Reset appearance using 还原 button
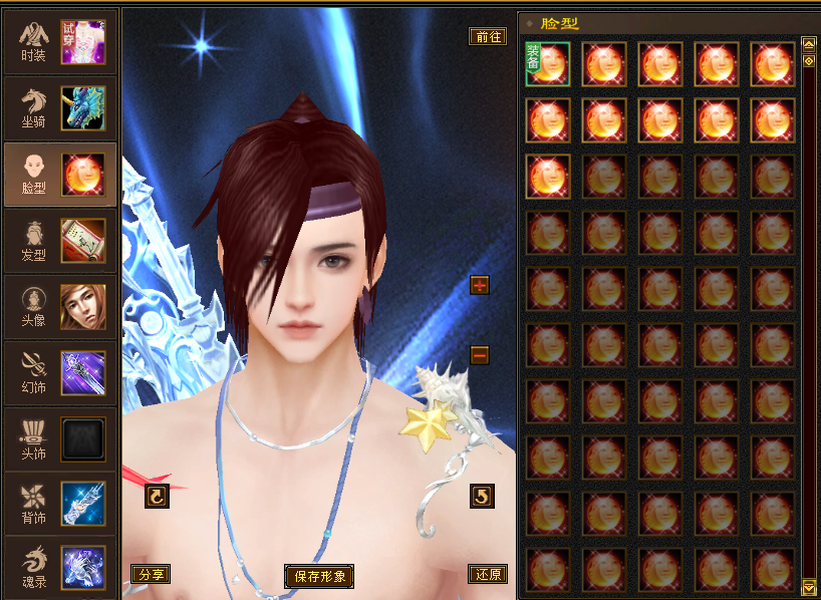The height and width of the screenshot is (600, 821). [x=488, y=574]
